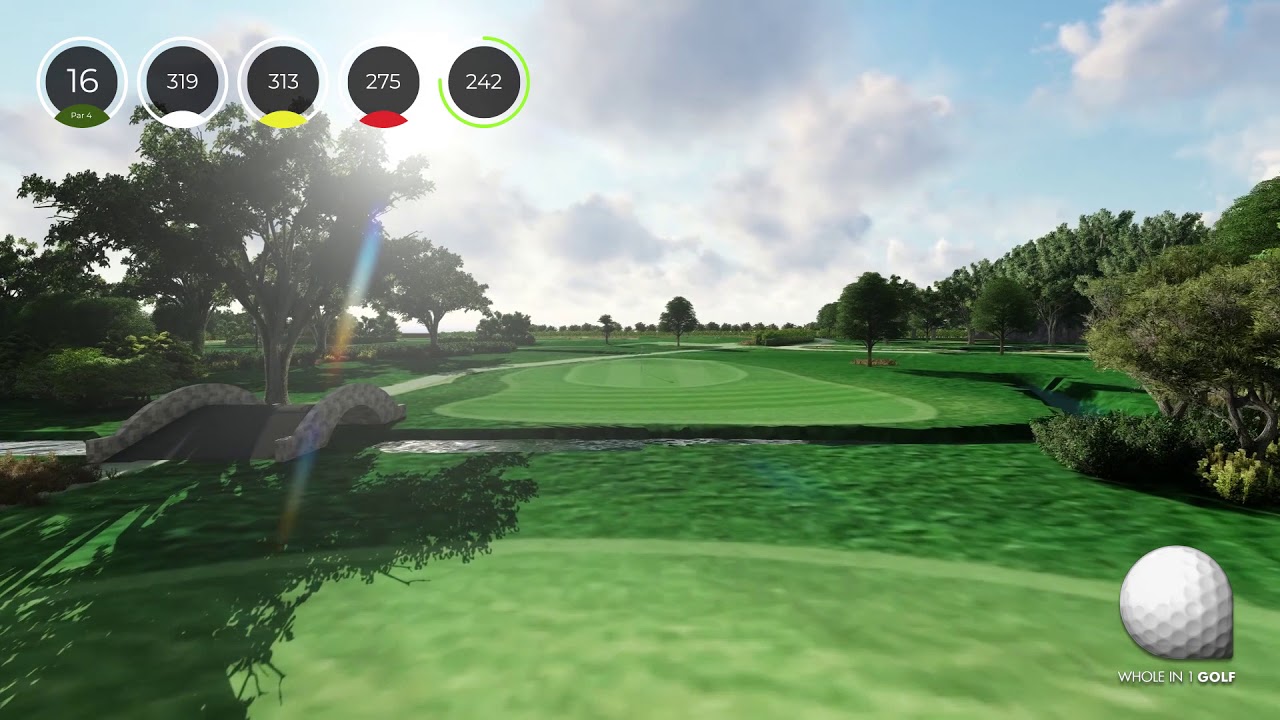Select the red tee 275 yardage circle

coord(383,84)
